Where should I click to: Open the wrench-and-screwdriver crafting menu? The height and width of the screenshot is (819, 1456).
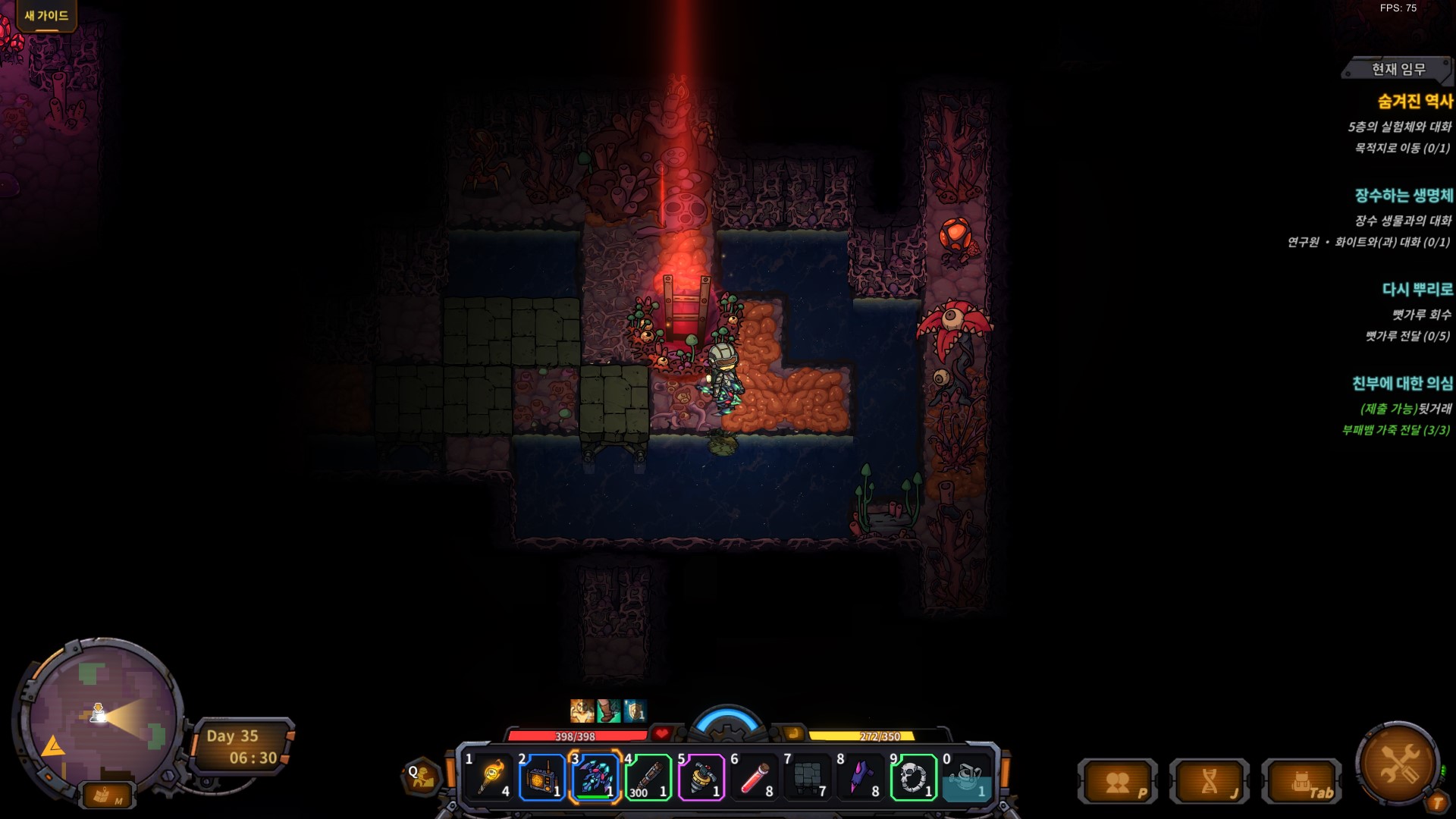pos(1398,762)
